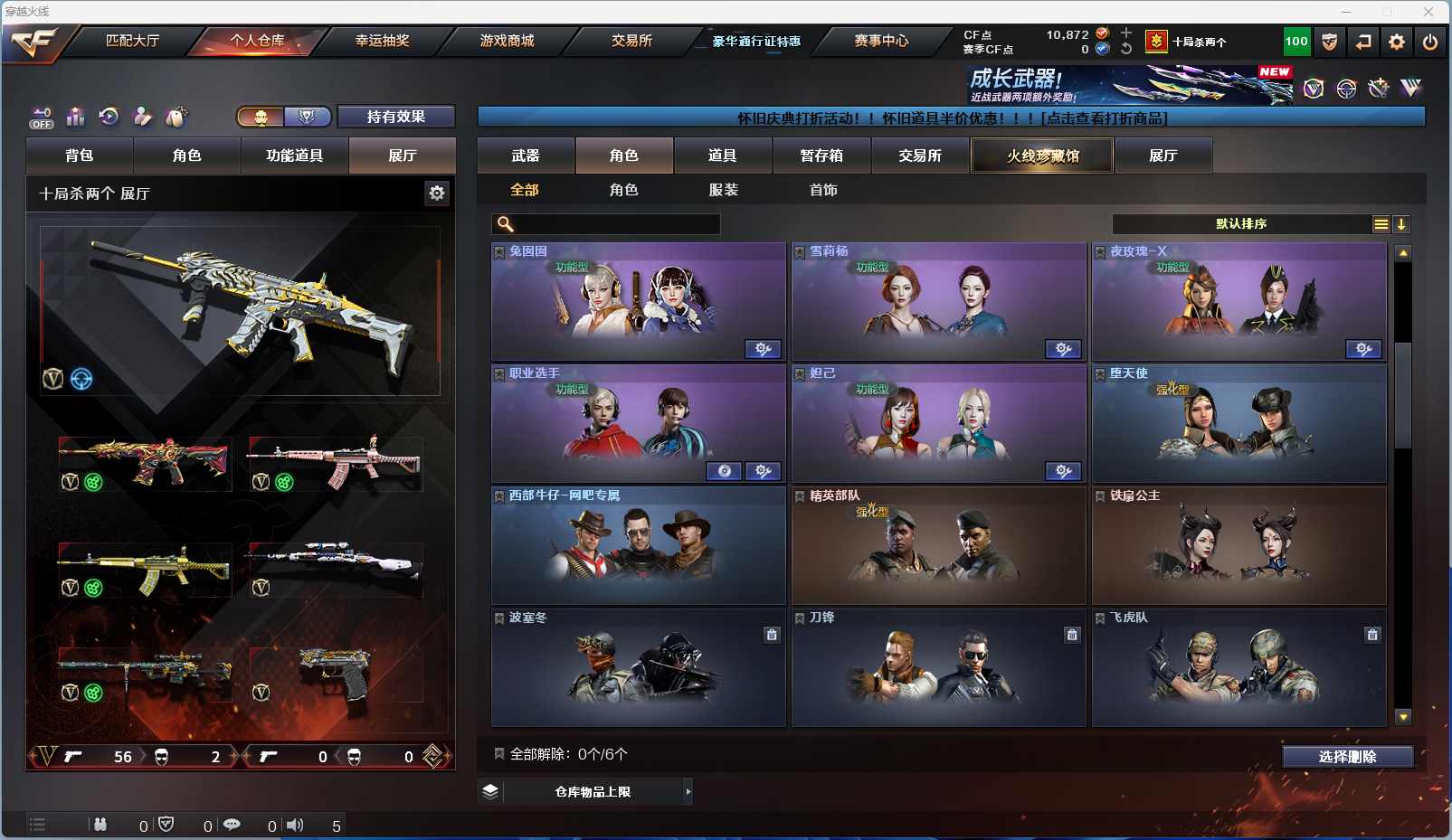
Task: Open the 赛事中心 tournament center
Action: (x=880, y=41)
